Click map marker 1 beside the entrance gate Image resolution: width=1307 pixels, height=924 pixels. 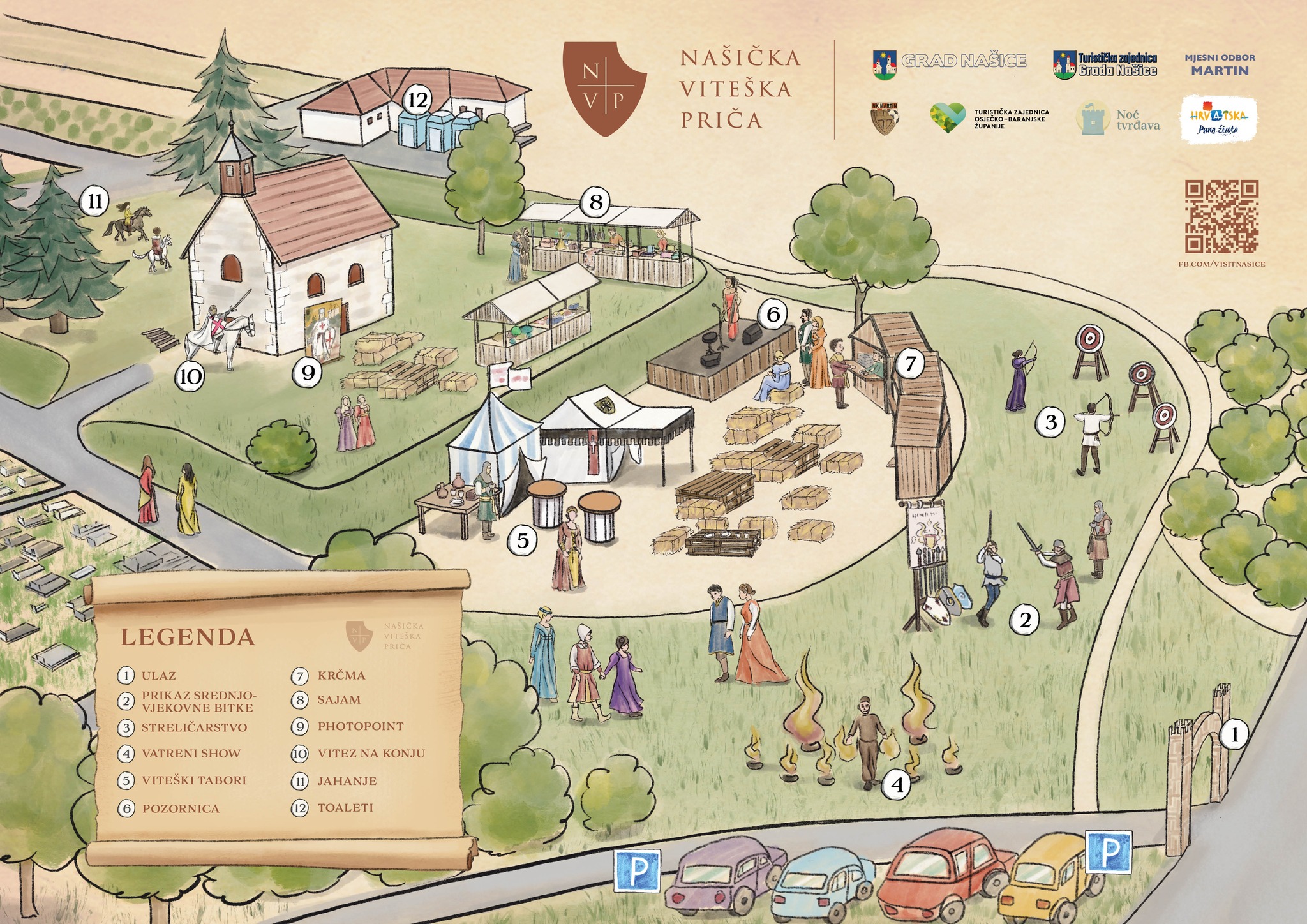[x=1234, y=735]
